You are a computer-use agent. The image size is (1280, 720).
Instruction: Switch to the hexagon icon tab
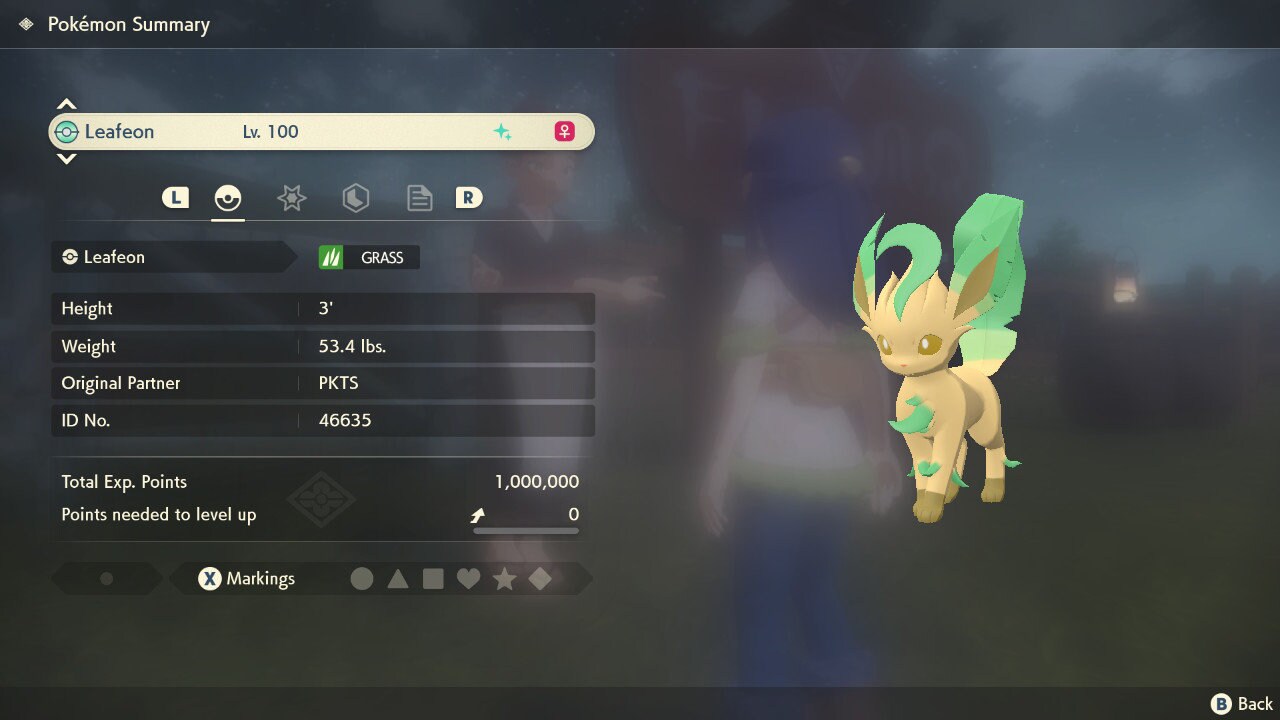pyautogui.click(x=355, y=198)
